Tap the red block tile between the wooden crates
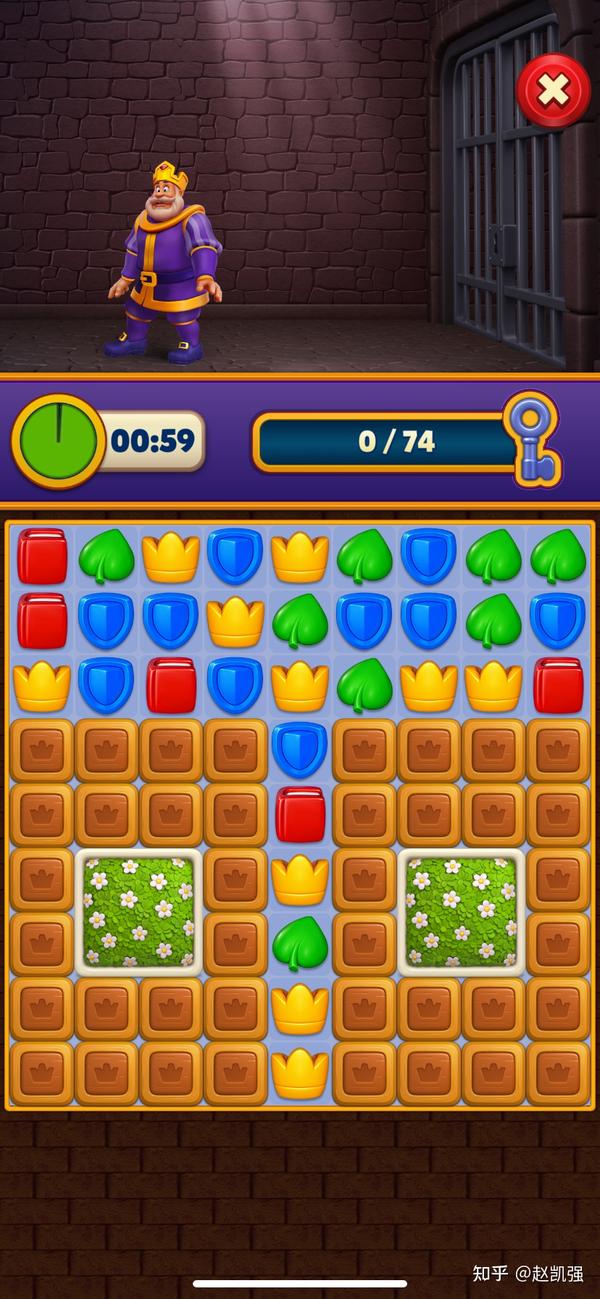 tap(300, 813)
